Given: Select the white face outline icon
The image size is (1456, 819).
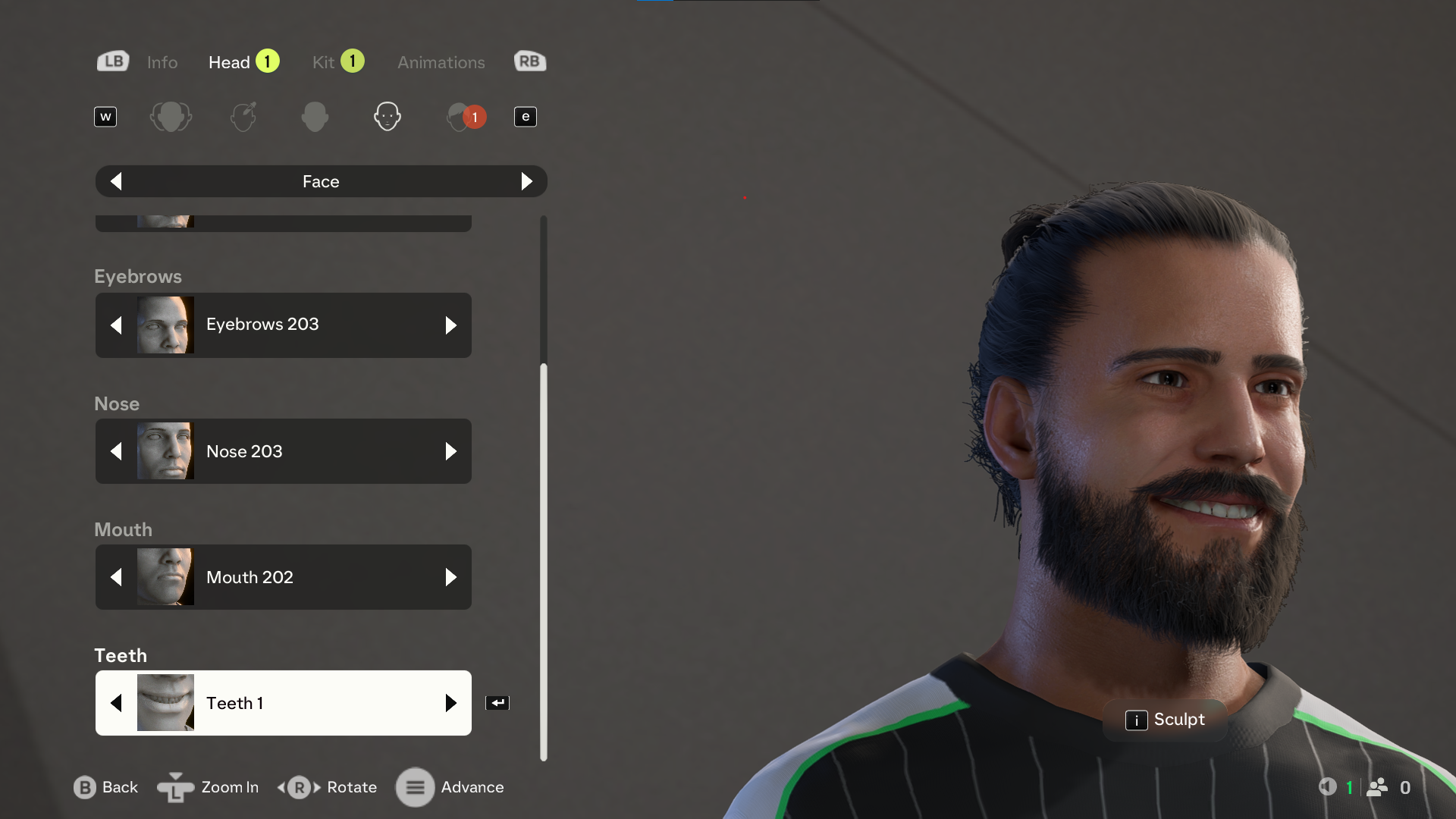Looking at the screenshot, I should tap(388, 116).
